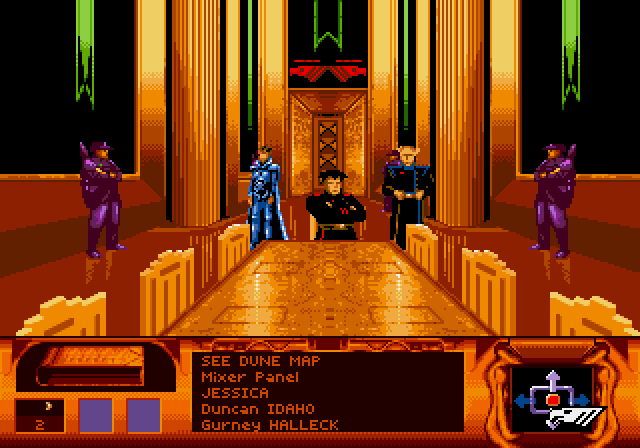The width and height of the screenshot is (640, 448).
Task: Talk to JESSICA from the command list
Action: tap(229, 393)
